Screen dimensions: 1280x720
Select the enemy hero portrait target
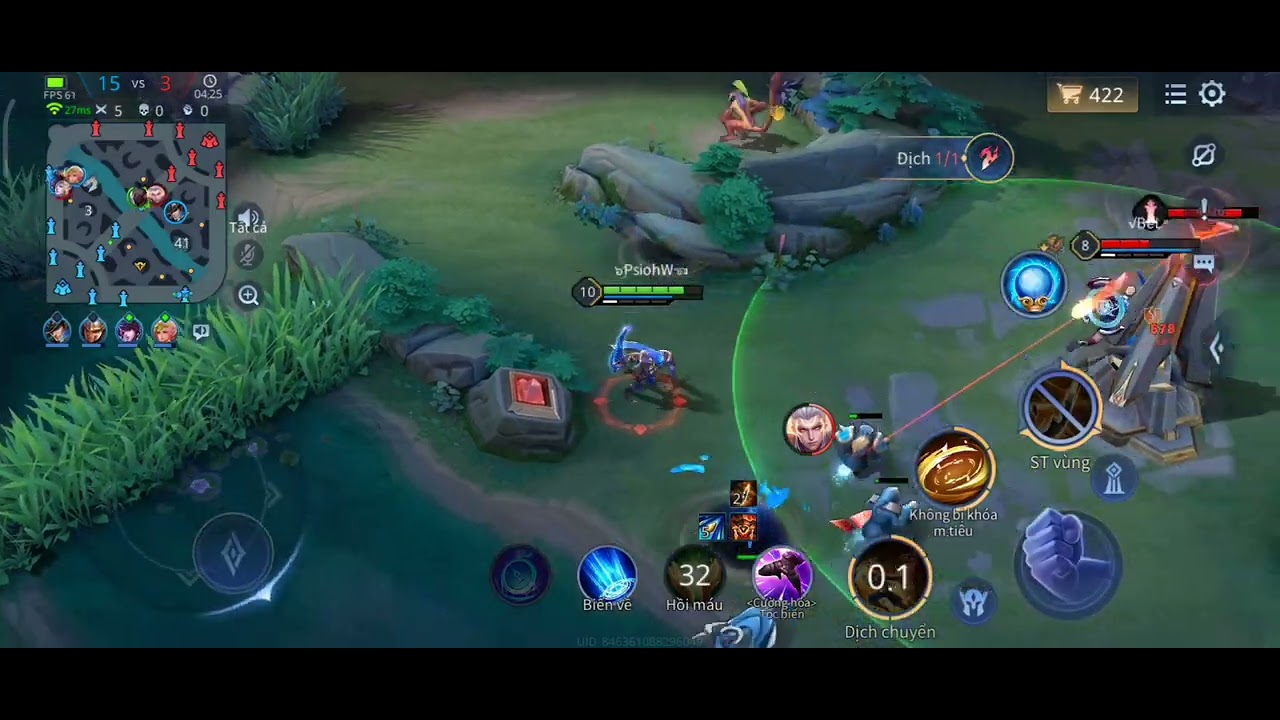coord(808,430)
